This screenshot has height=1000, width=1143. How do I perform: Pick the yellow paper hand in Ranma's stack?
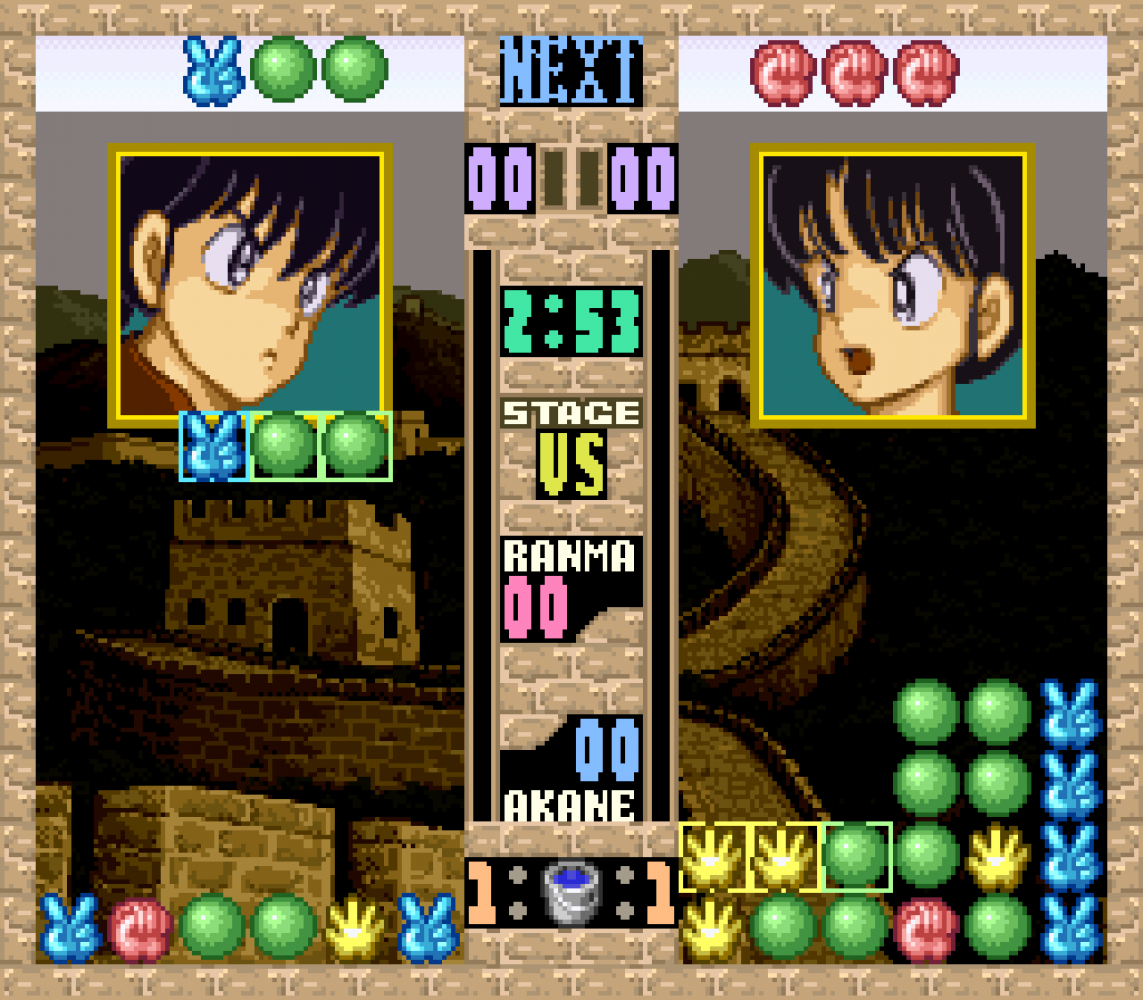[356, 928]
